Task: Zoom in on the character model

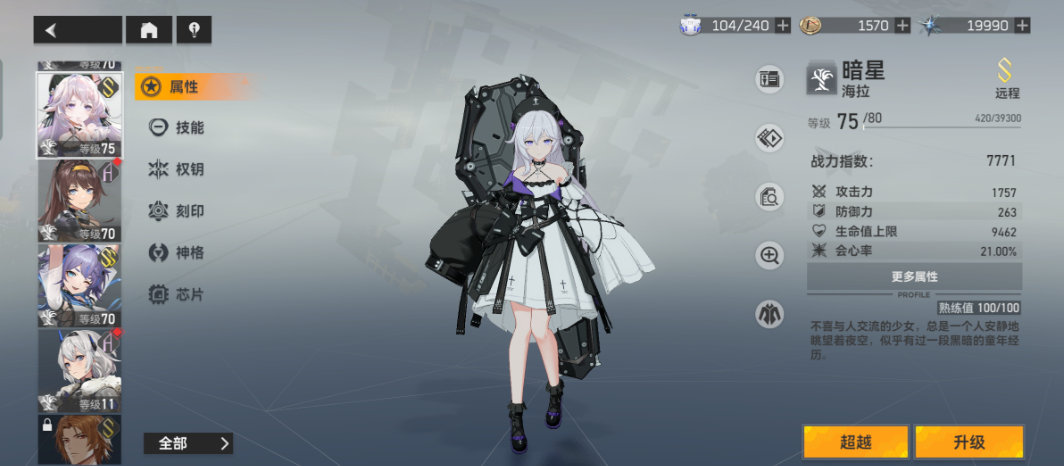Action: (769, 255)
